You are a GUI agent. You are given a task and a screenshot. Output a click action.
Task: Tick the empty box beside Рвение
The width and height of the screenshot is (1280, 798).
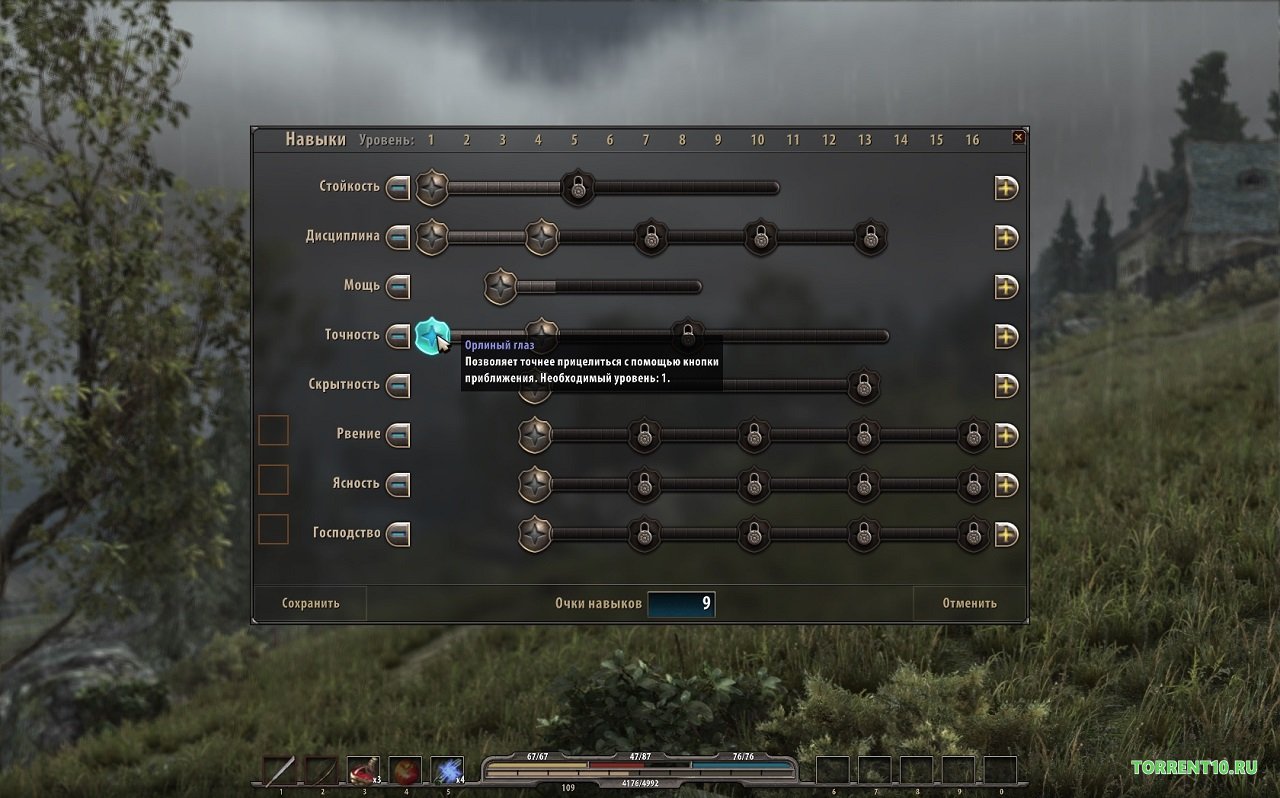[x=273, y=431]
